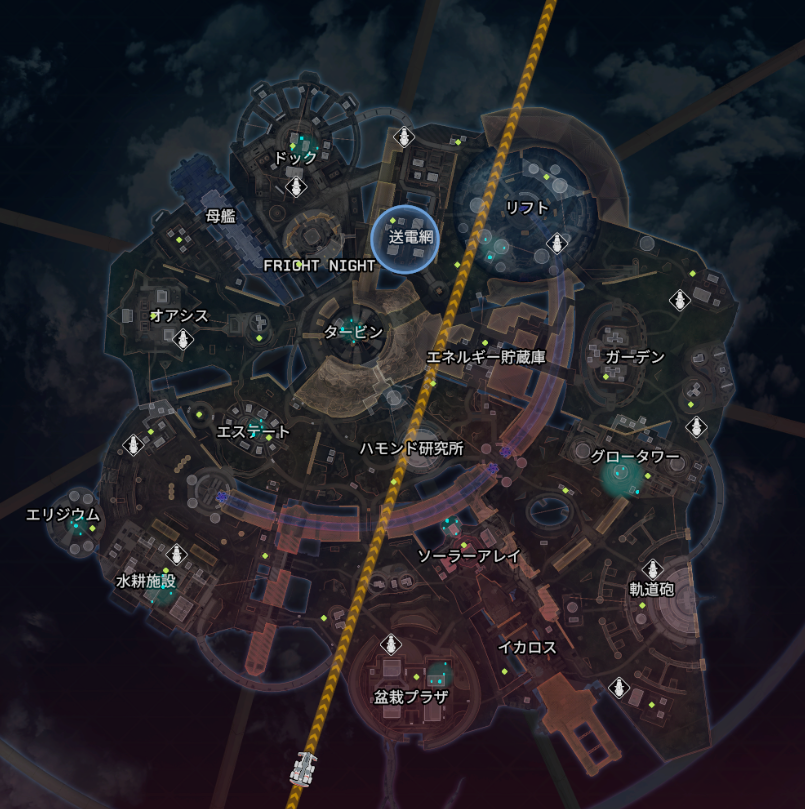Click the FRIGHT NIGHT map label

tap(319, 266)
